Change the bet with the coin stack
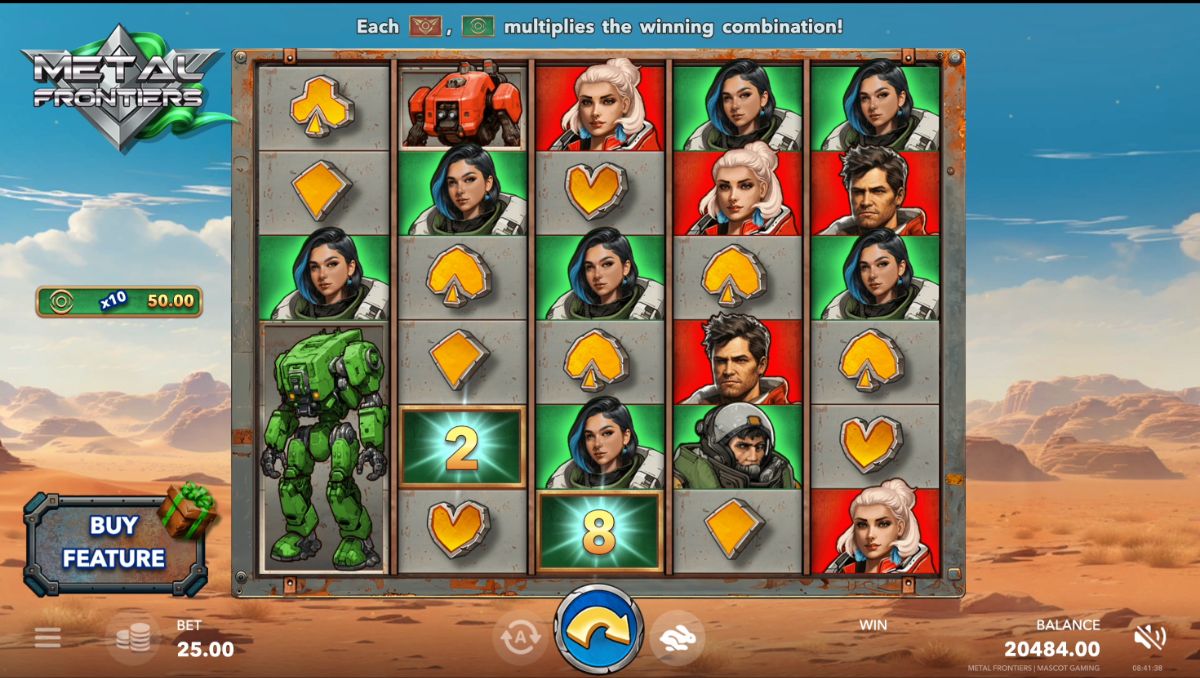Screen dimensions: 1200x678 tap(133, 638)
